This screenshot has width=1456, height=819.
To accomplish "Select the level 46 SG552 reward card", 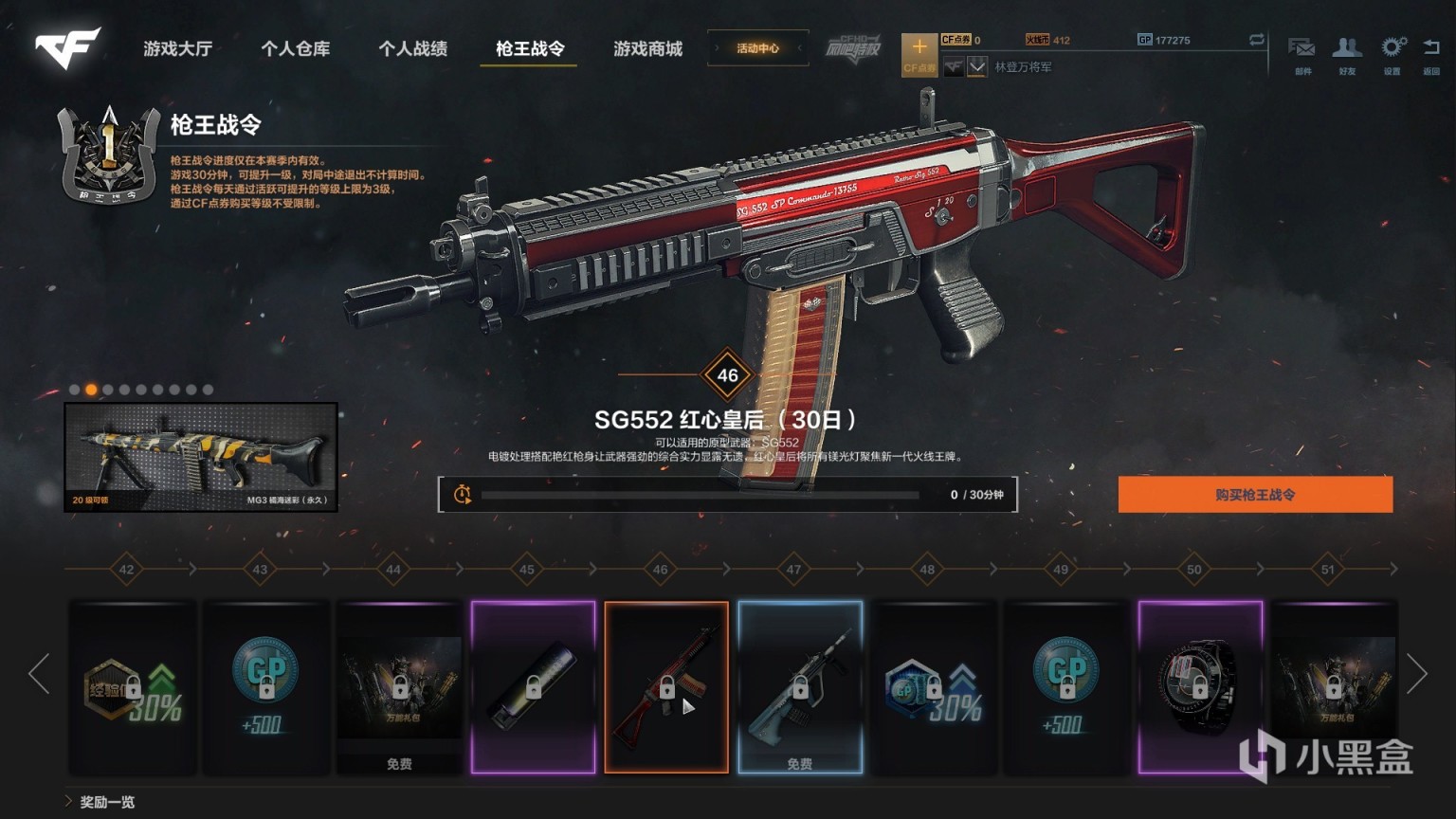I will click(666, 686).
